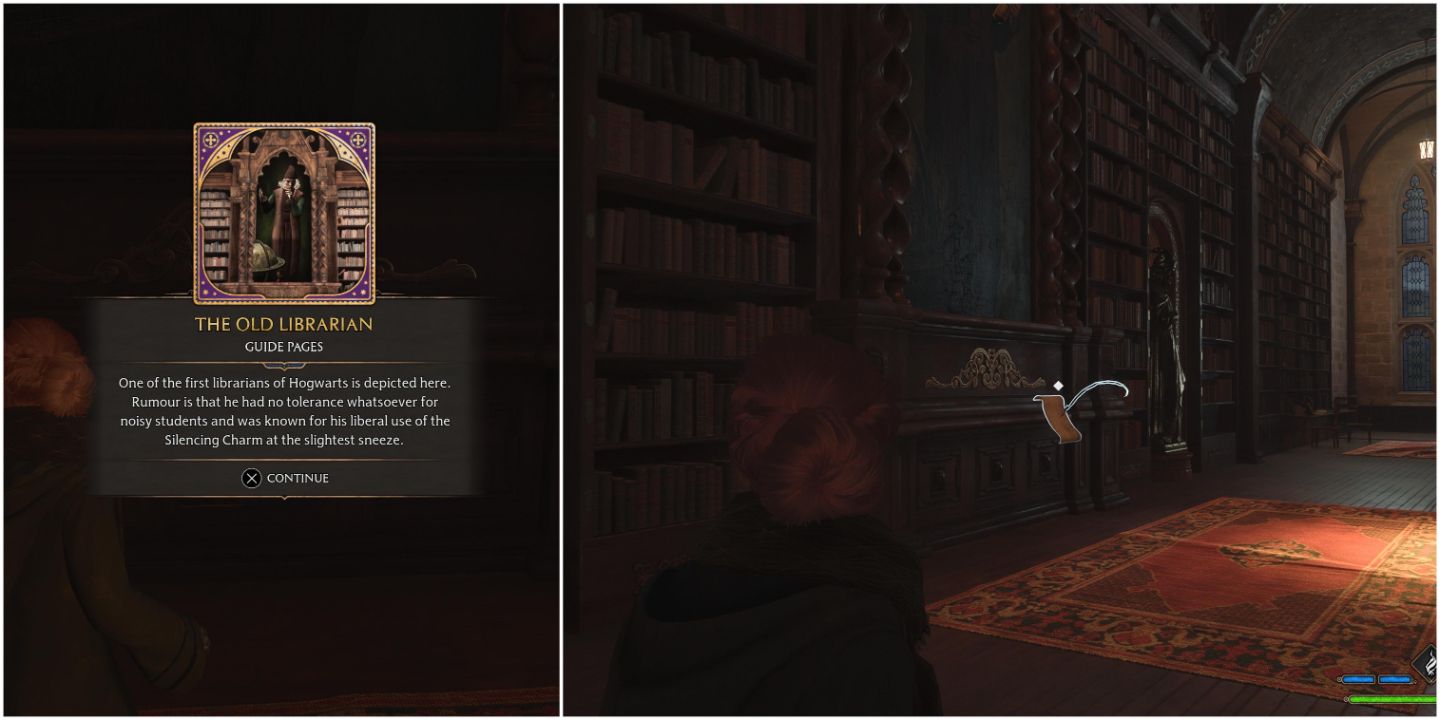1440x720 pixels.
Task: Toggle the right blue spell cooldown segment
Action: coord(1394,679)
